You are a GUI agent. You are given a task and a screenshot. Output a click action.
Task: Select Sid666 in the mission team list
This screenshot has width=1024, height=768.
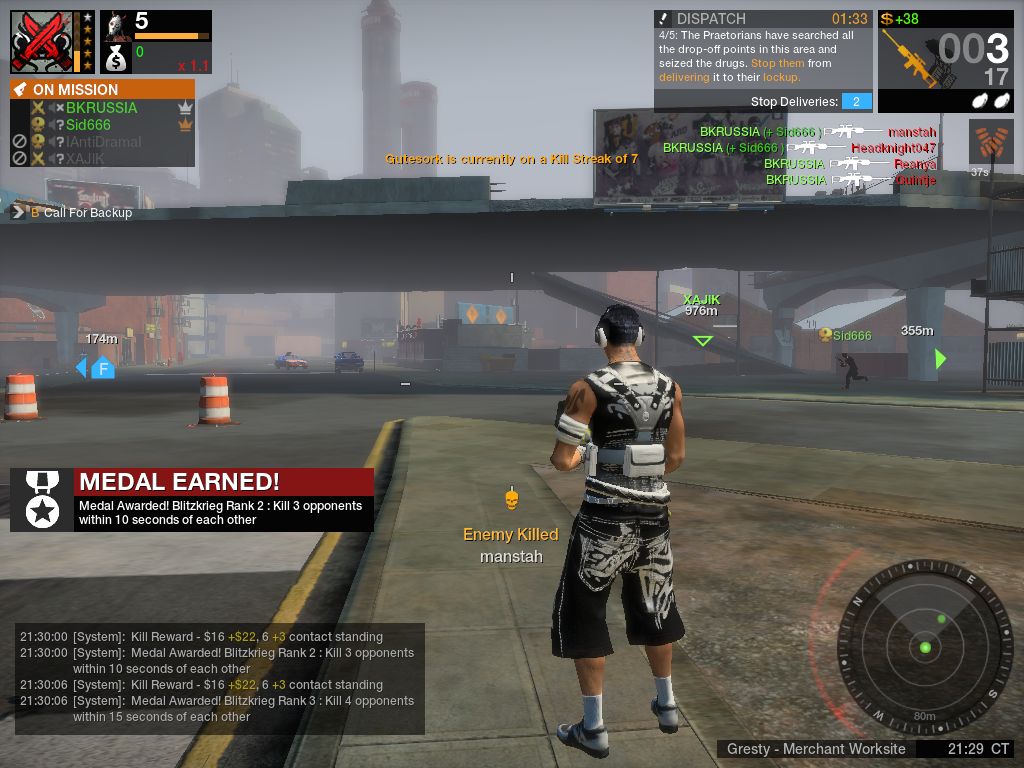click(x=88, y=124)
